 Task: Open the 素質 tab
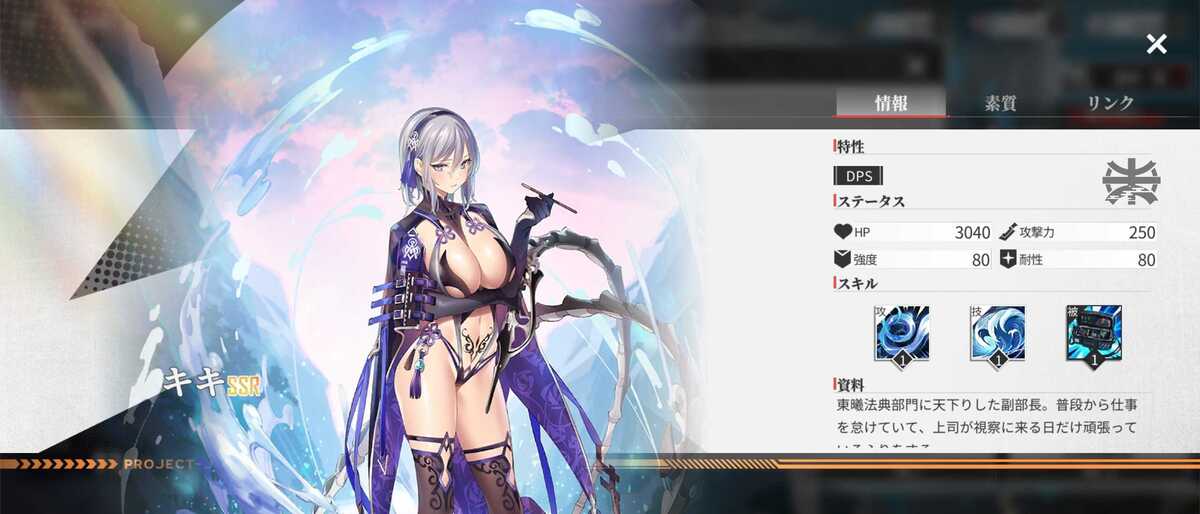coord(1000,102)
